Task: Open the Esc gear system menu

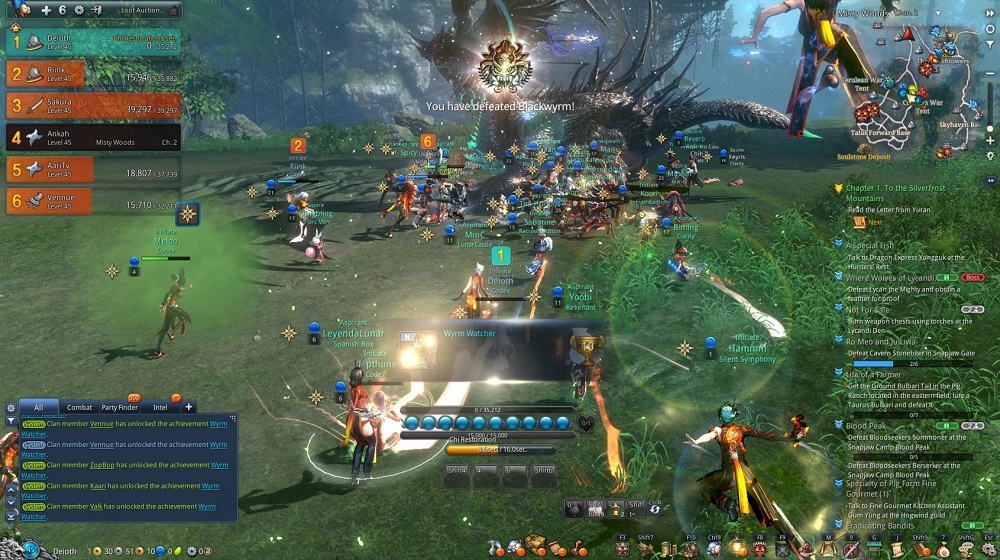Action: pyautogui.click(x=988, y=550)
